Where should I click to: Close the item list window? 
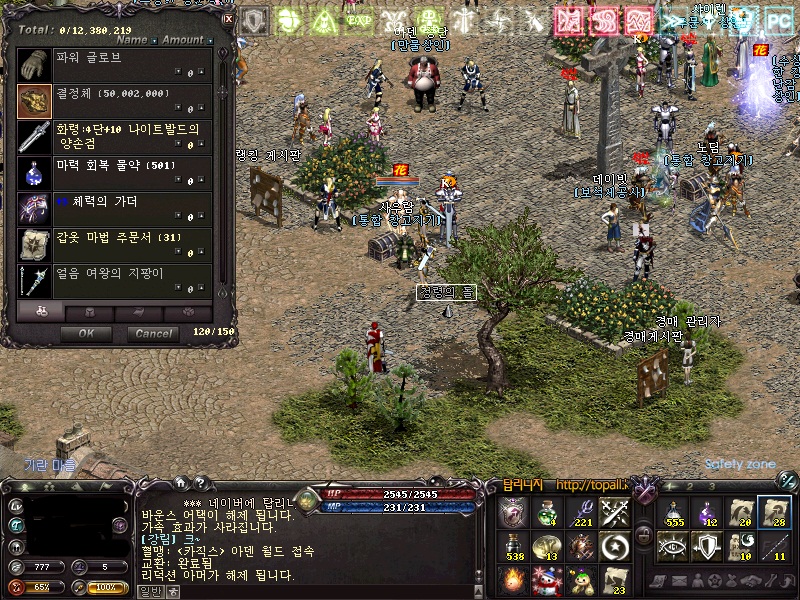point(228,17)
